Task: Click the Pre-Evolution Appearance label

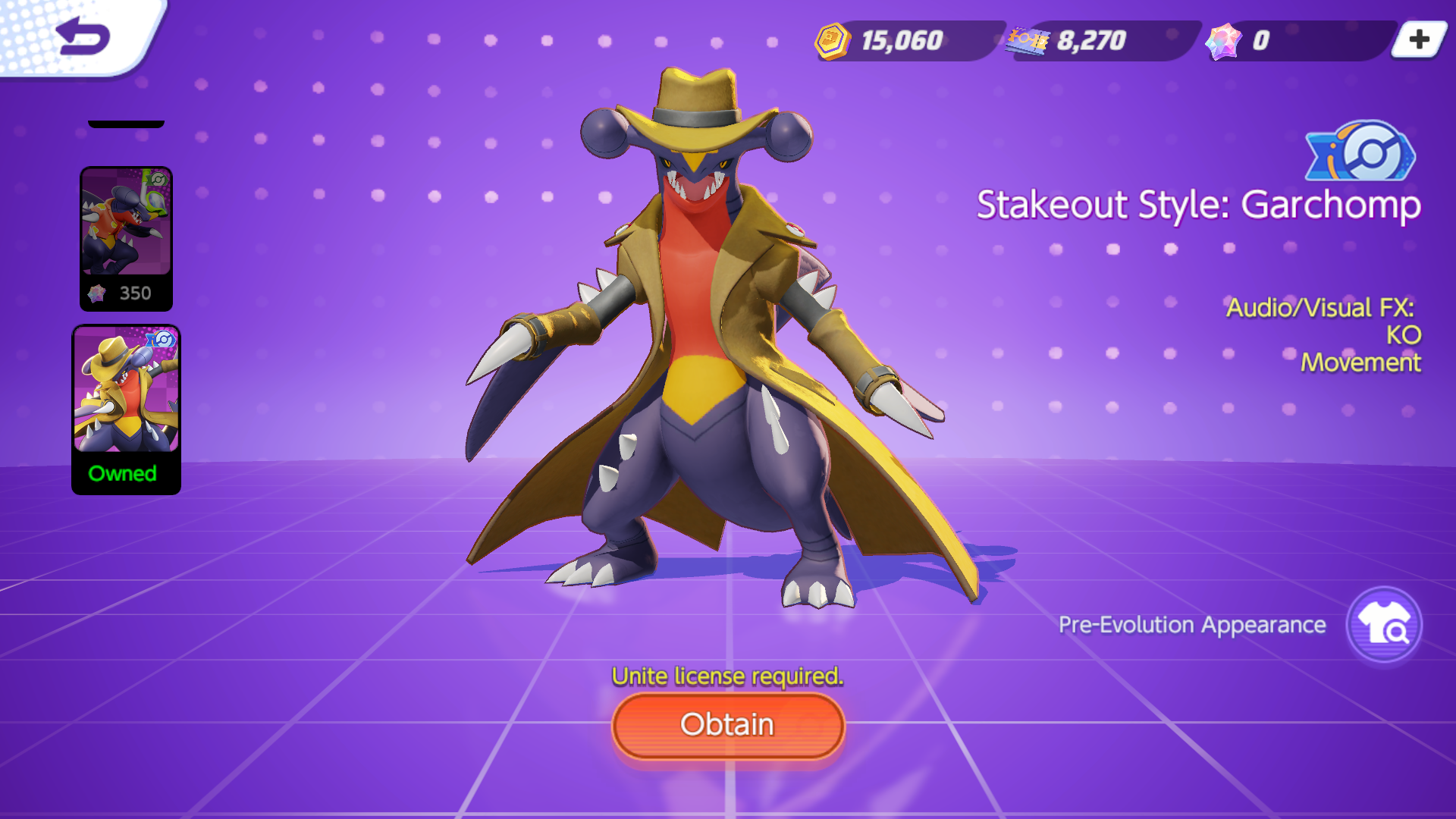Action: pos(1191,625)
